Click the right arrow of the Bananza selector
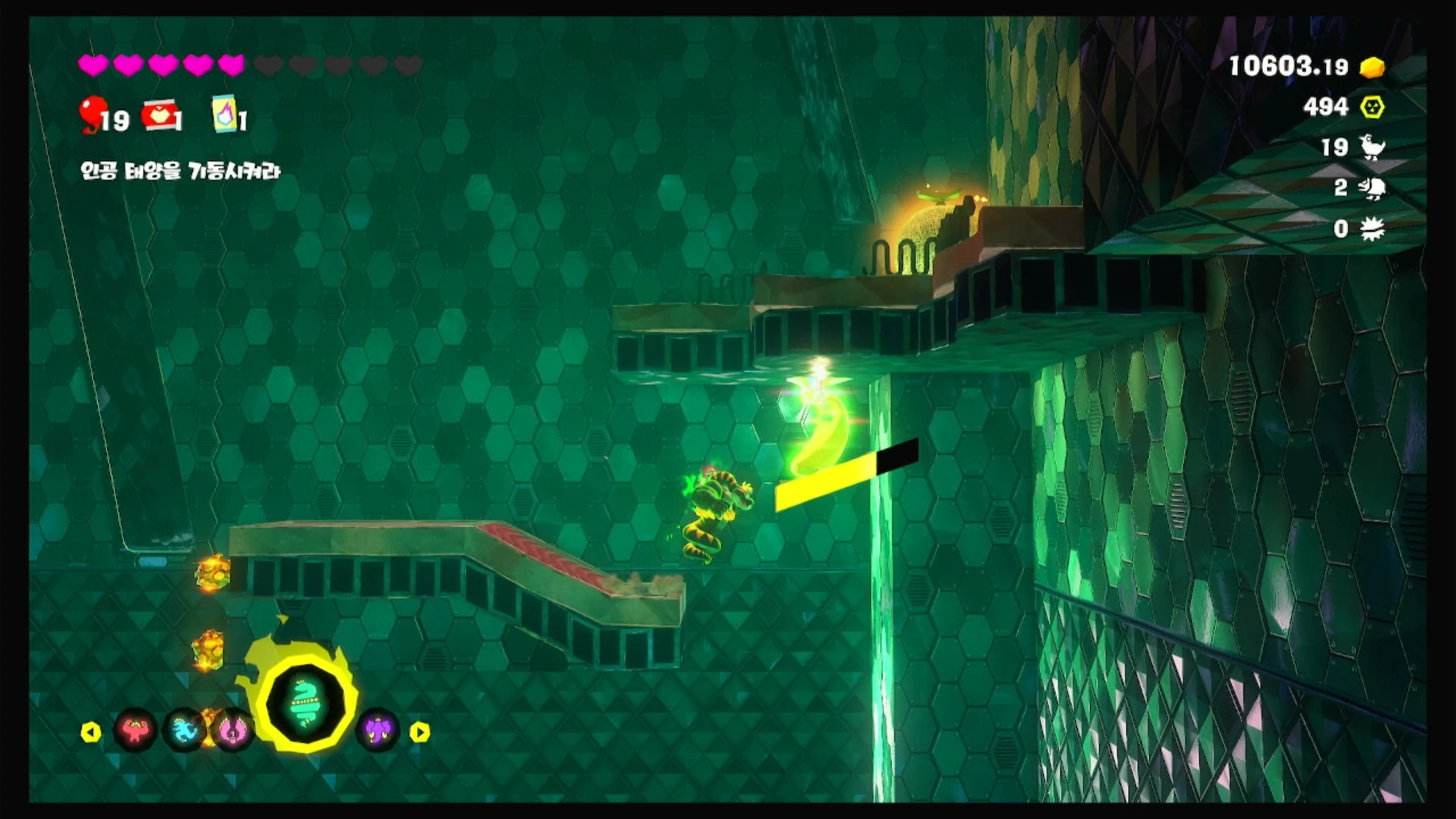Screen dimensions: 1456x819 420,732
